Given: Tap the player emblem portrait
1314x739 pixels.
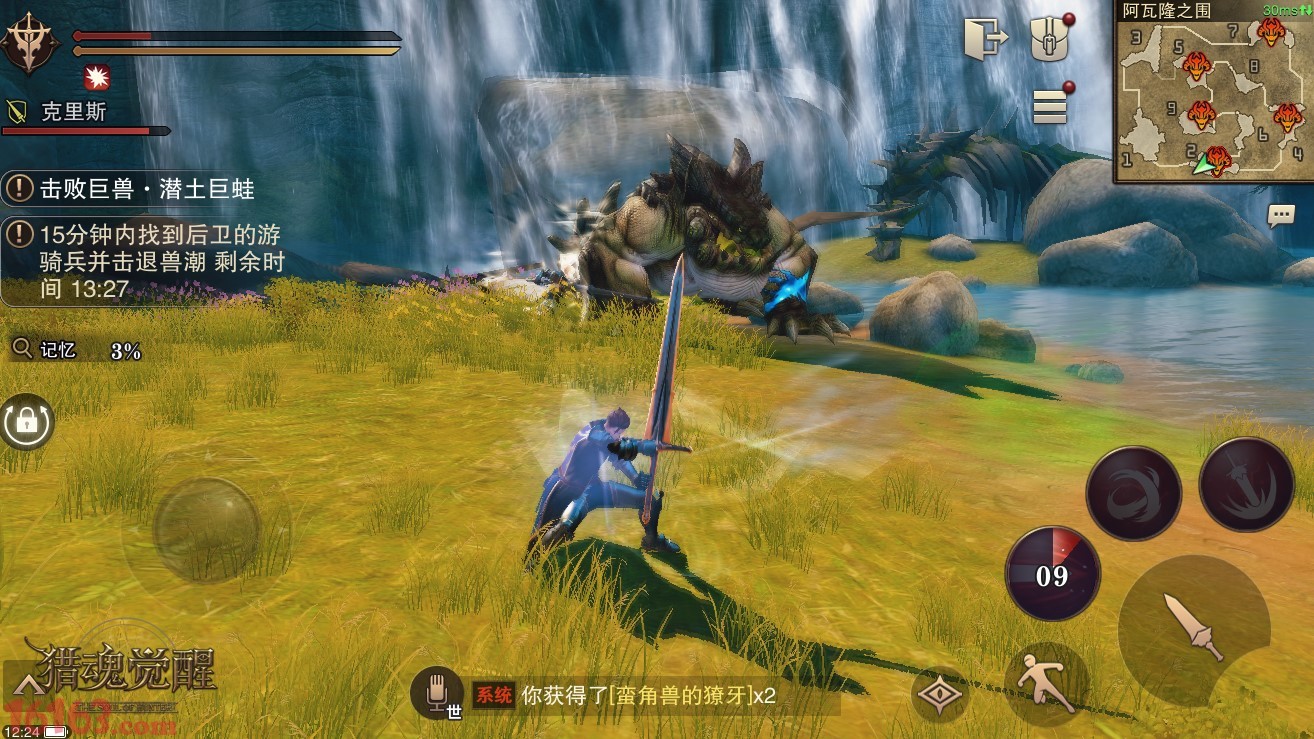Looking at the screenshot, I should coord(30,42).
